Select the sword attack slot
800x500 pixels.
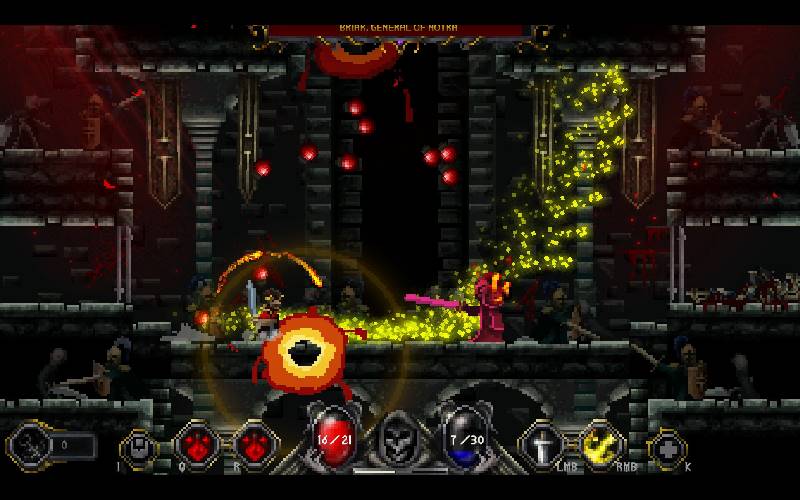(x=541, y=445)
